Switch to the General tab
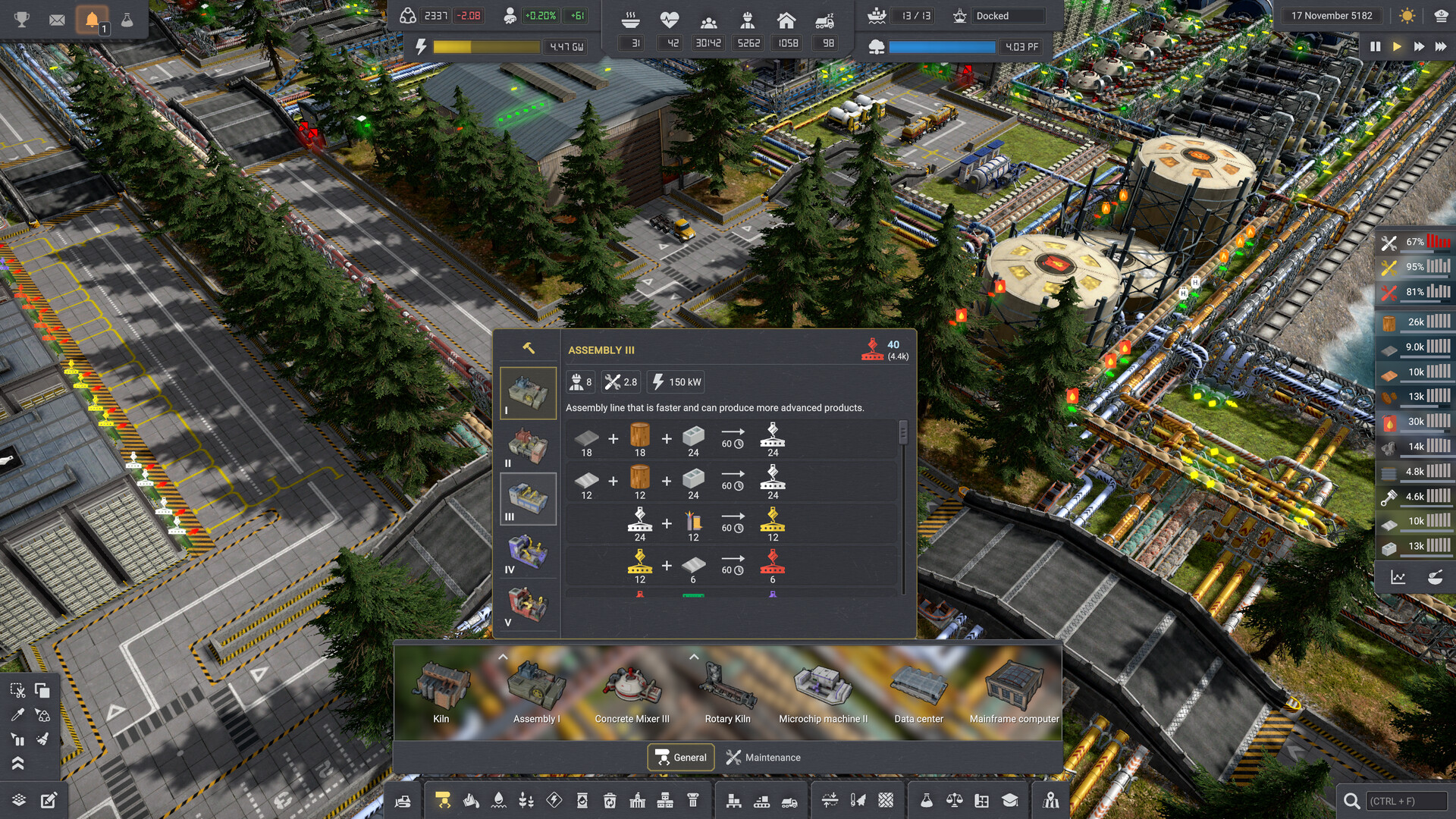The height and width of the screenshot is (819, 1456). pyautogui.click(x=681, y=758)
